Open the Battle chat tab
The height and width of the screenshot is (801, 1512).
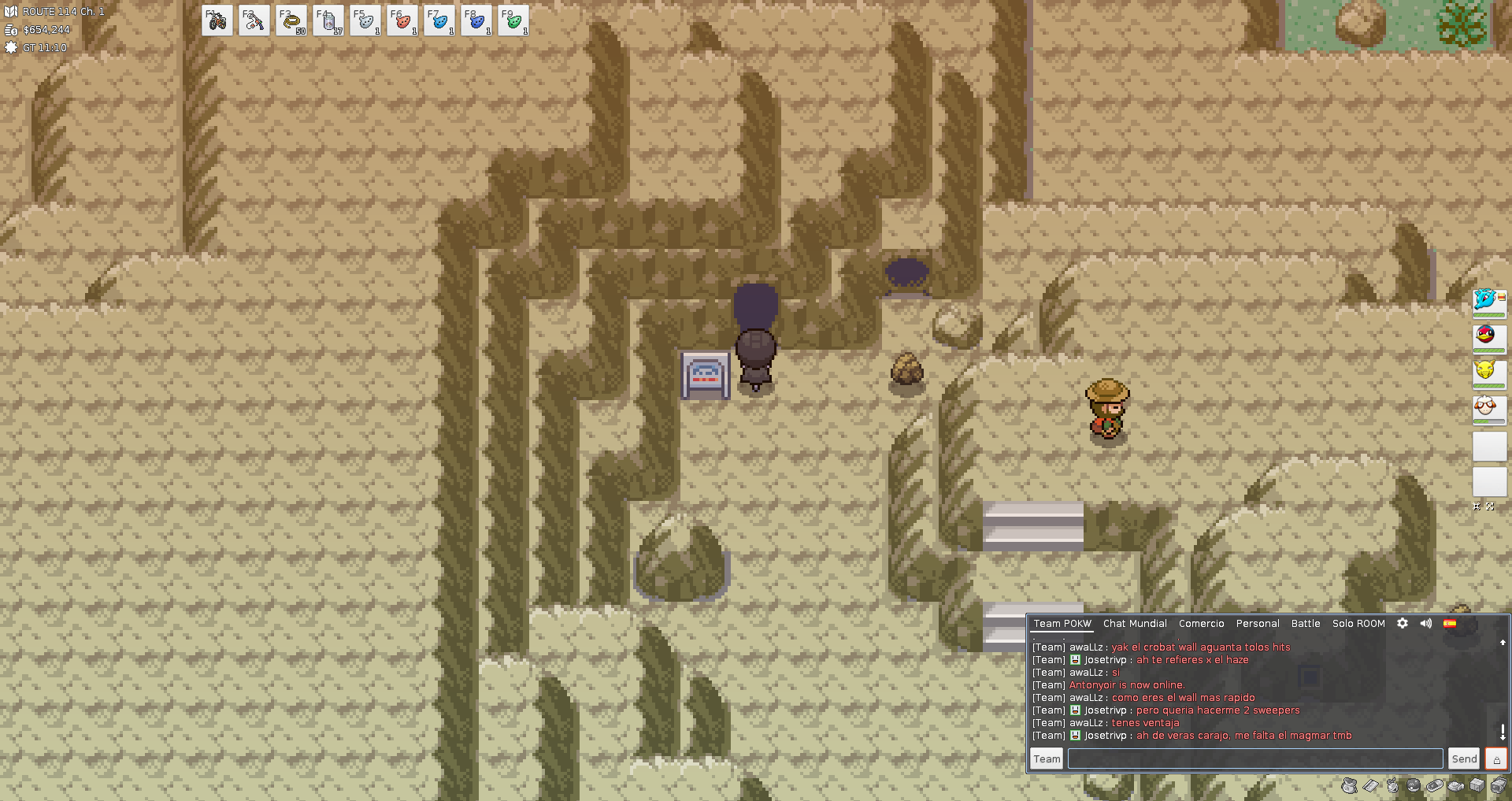click(x=1306, y=624)
